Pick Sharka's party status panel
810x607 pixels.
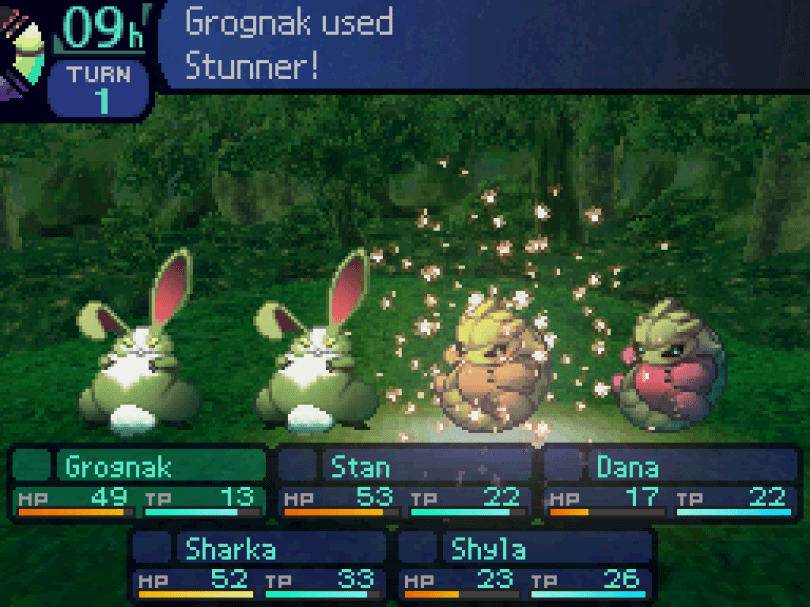tap(258, 565)
